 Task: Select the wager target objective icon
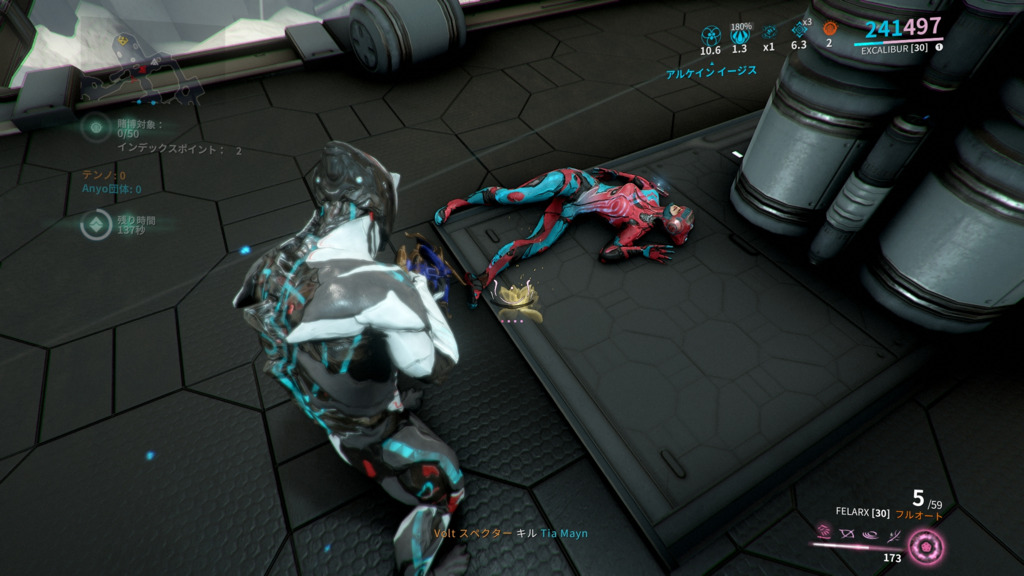(x=96, y=128)
